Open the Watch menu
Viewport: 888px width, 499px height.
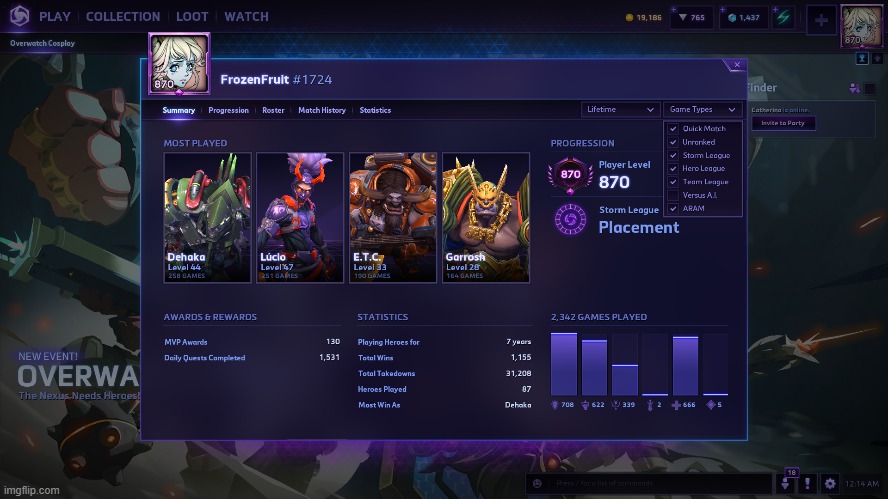(x=246, y=16)
